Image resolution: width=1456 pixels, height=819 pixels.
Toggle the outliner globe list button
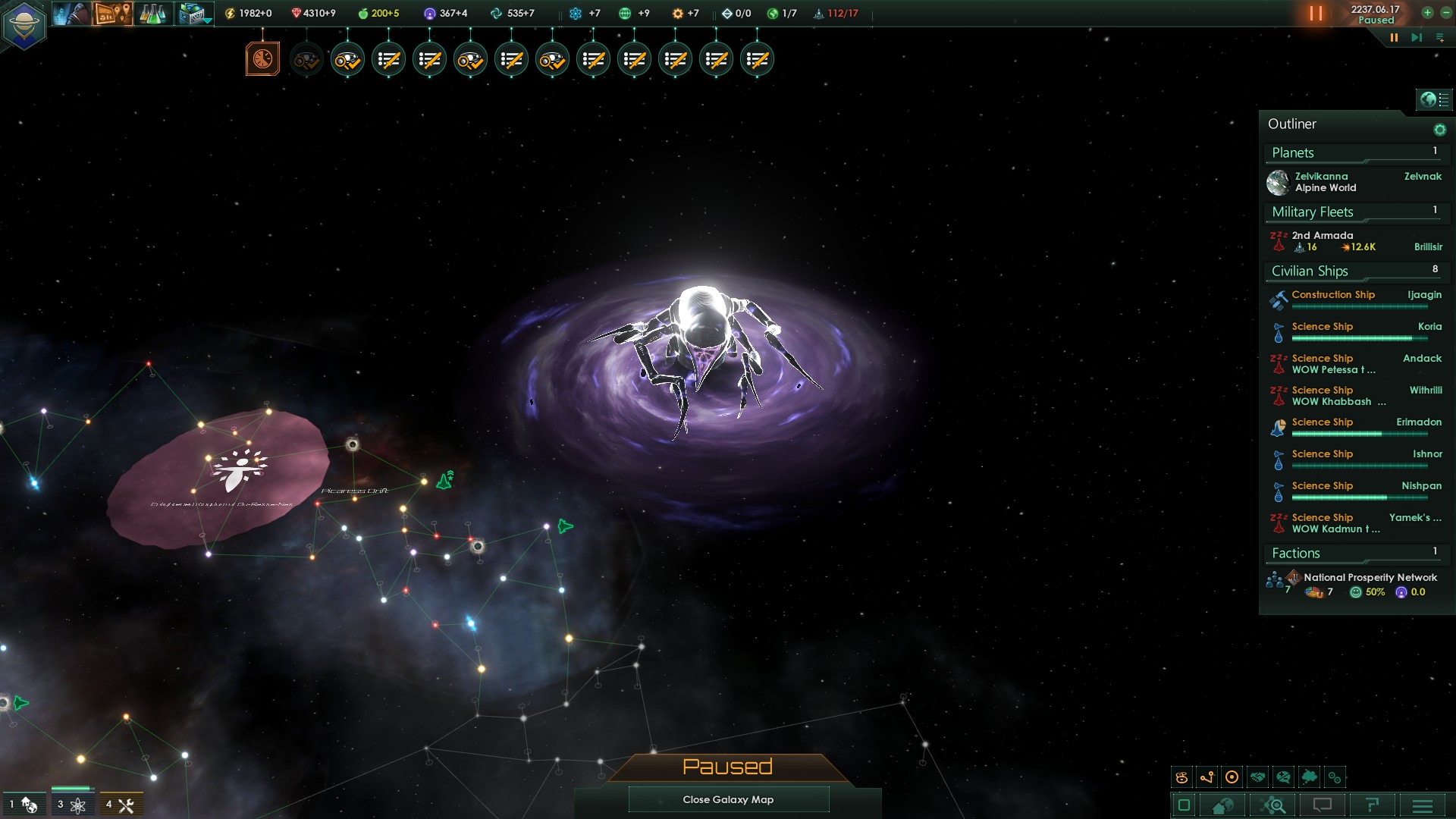coord(1433,99)
